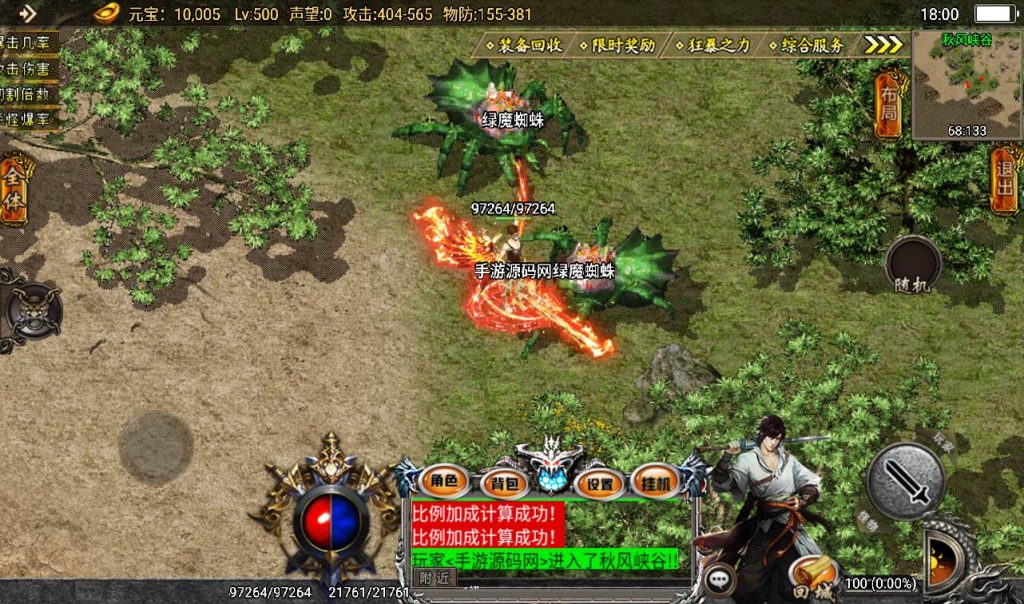Open the 设置 settings menu
The height and width of the screenshot is (604, 1024).
pos(600,484)
